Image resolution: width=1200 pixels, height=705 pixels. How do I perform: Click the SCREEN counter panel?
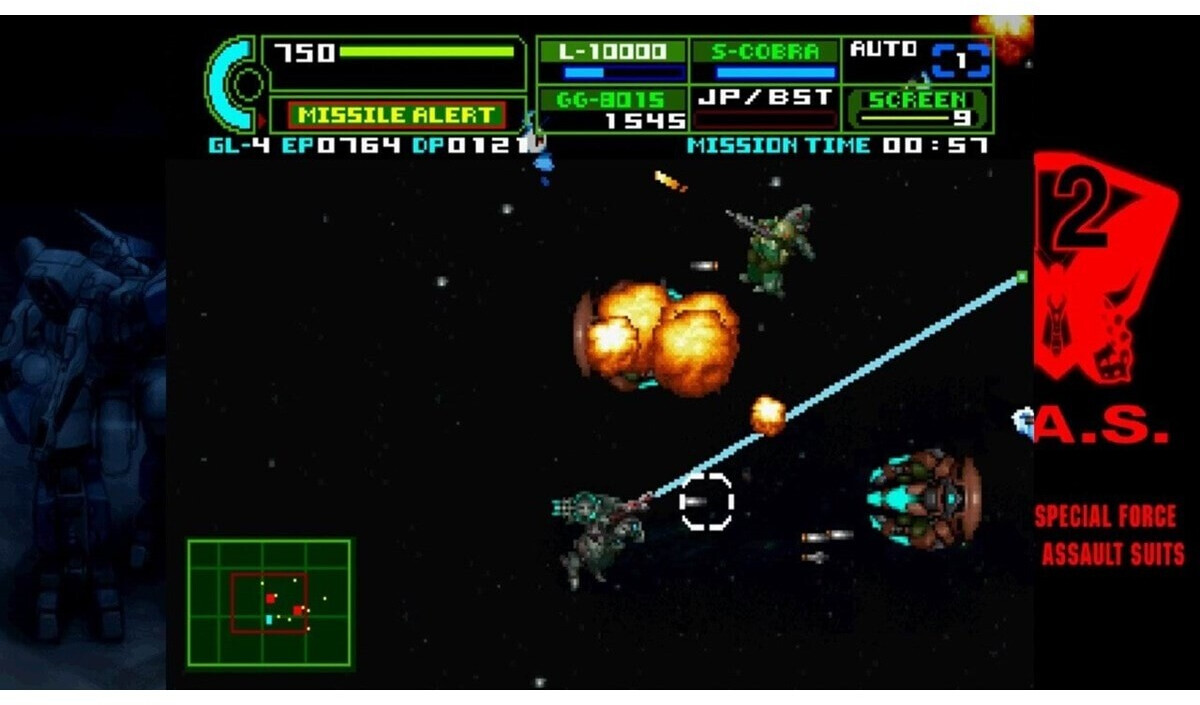click(918, 109)
